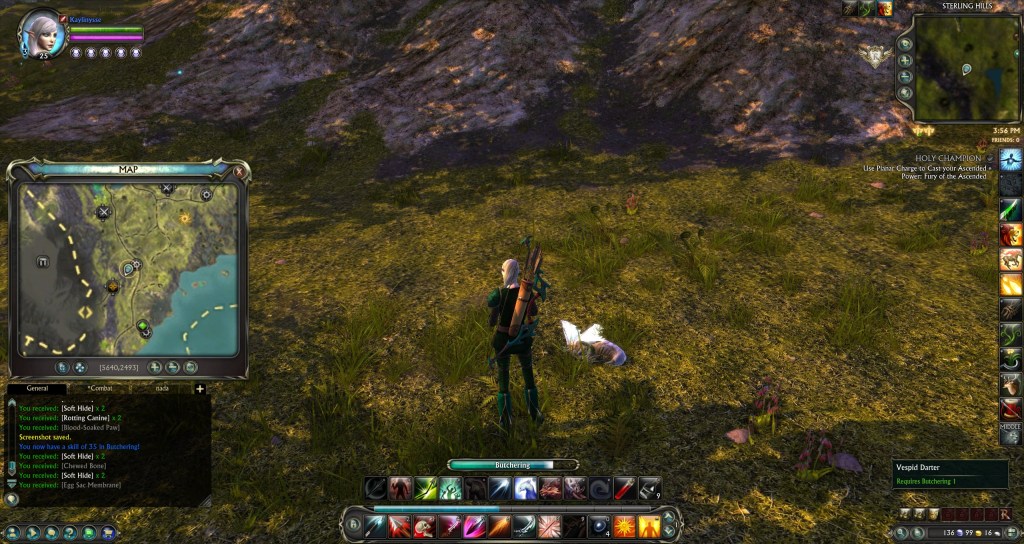This screenshot has width=1024, height=544.
Task: Toggle the action bar lock
Action: coord(354,522)
